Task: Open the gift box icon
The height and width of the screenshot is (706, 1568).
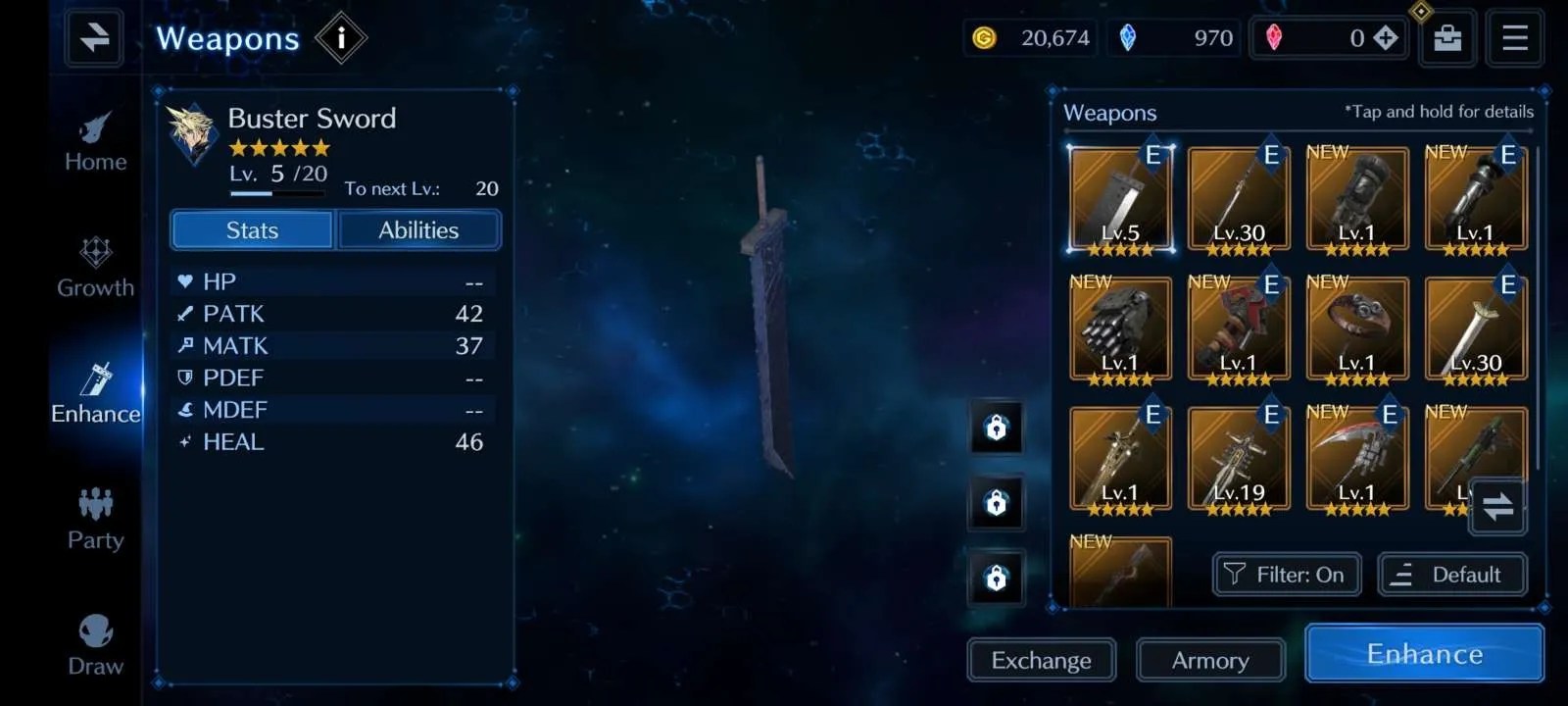Action: pos(1447,38)
